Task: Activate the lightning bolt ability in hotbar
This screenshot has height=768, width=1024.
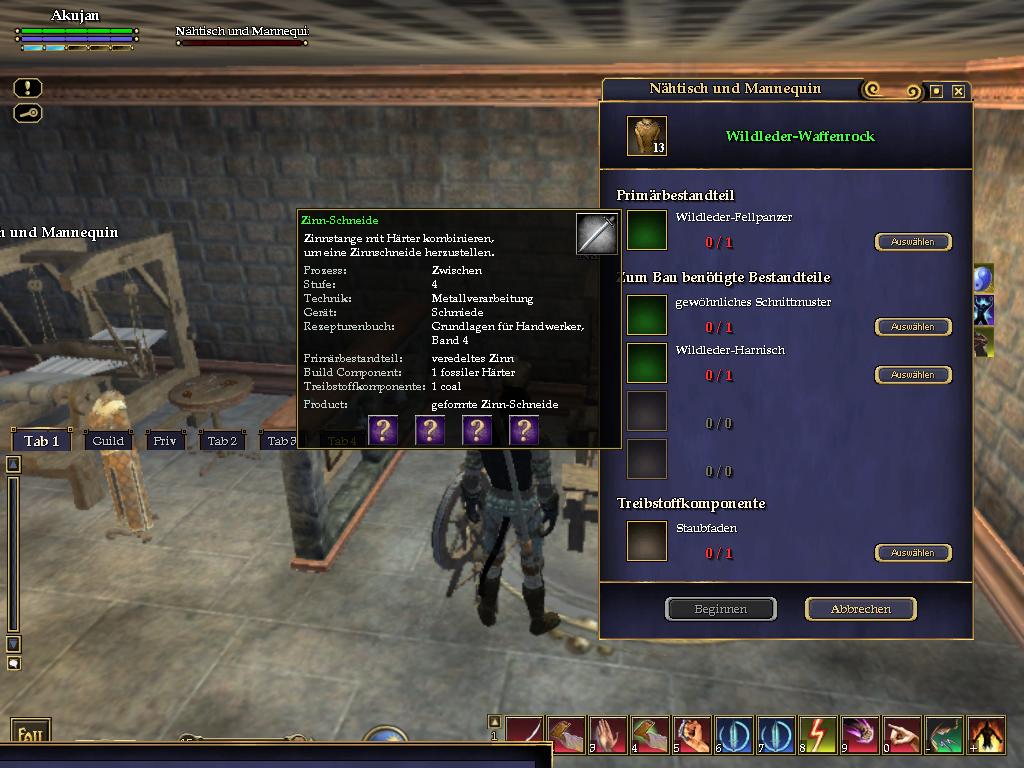Action: pos(816,735)
